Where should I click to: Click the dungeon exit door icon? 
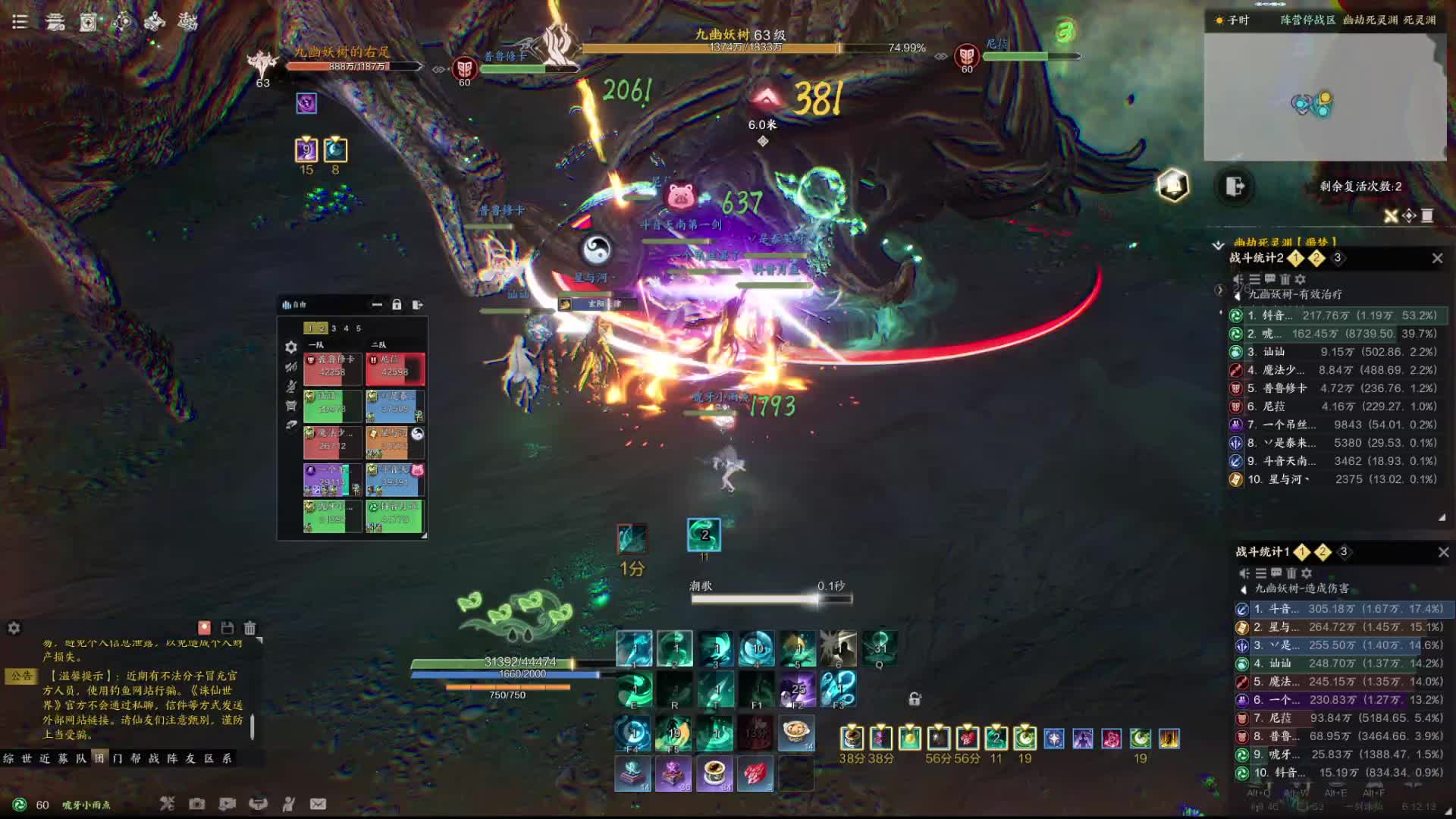click(1235, 187)
